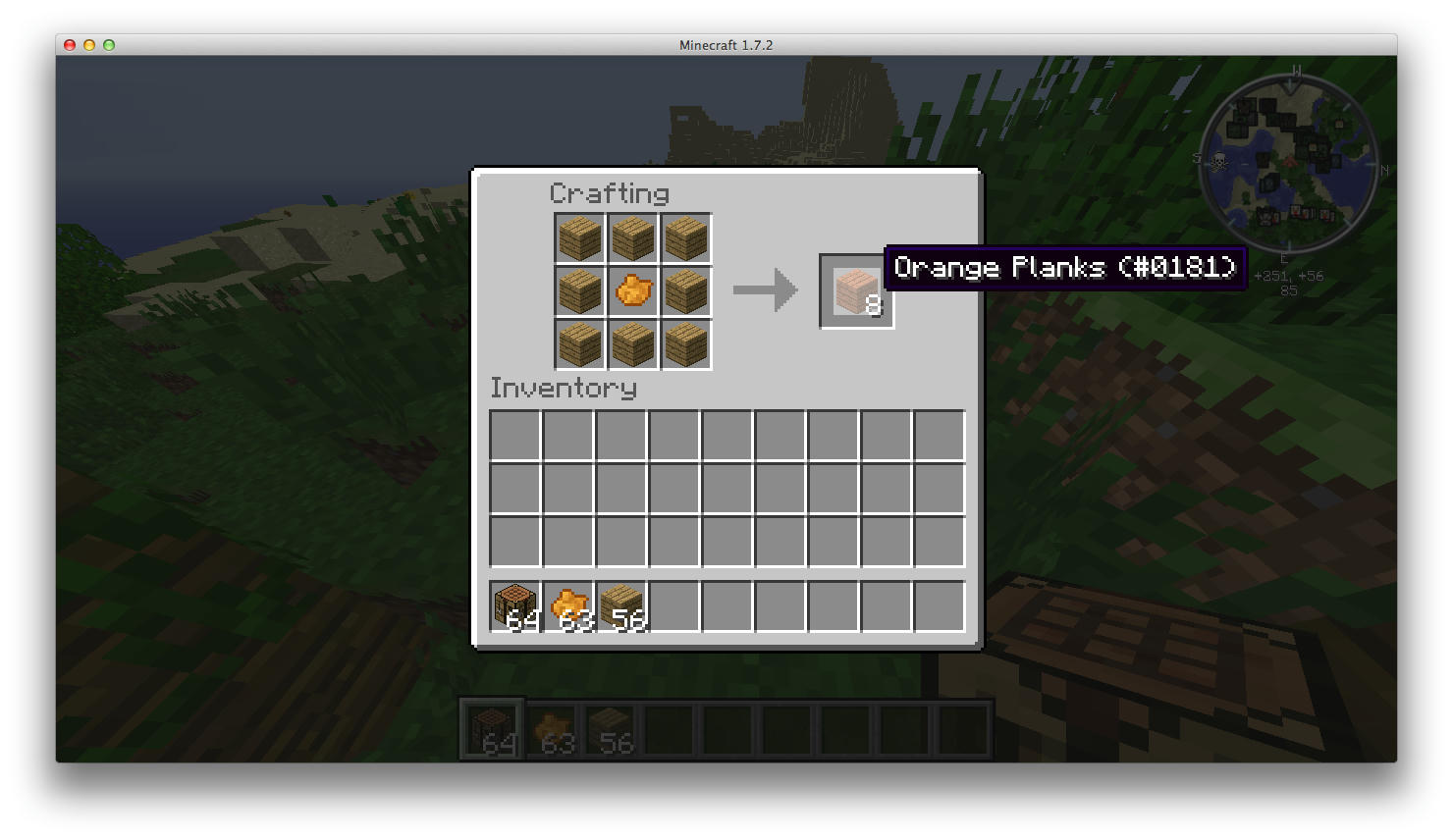
Task: Click the top-middle plank in the crafting grid
Action: point(632,236)
